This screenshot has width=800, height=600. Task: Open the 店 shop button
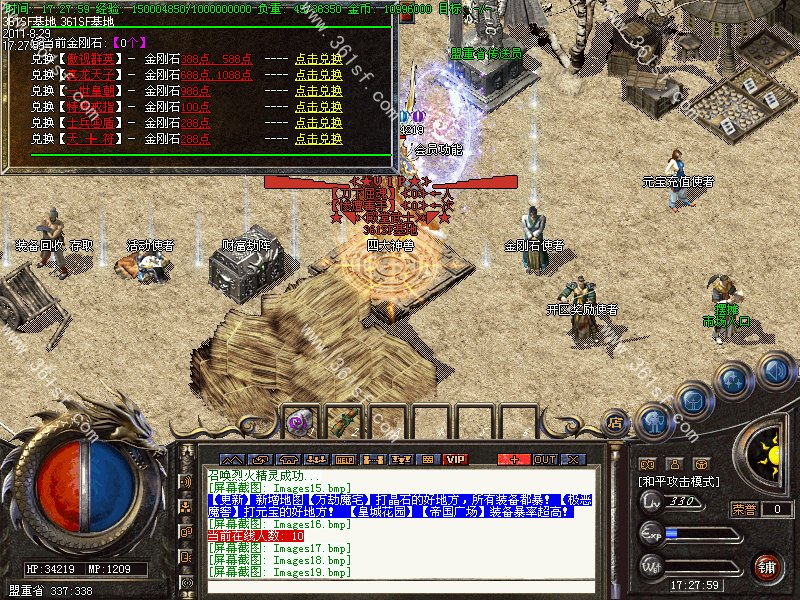coord(615,424)
